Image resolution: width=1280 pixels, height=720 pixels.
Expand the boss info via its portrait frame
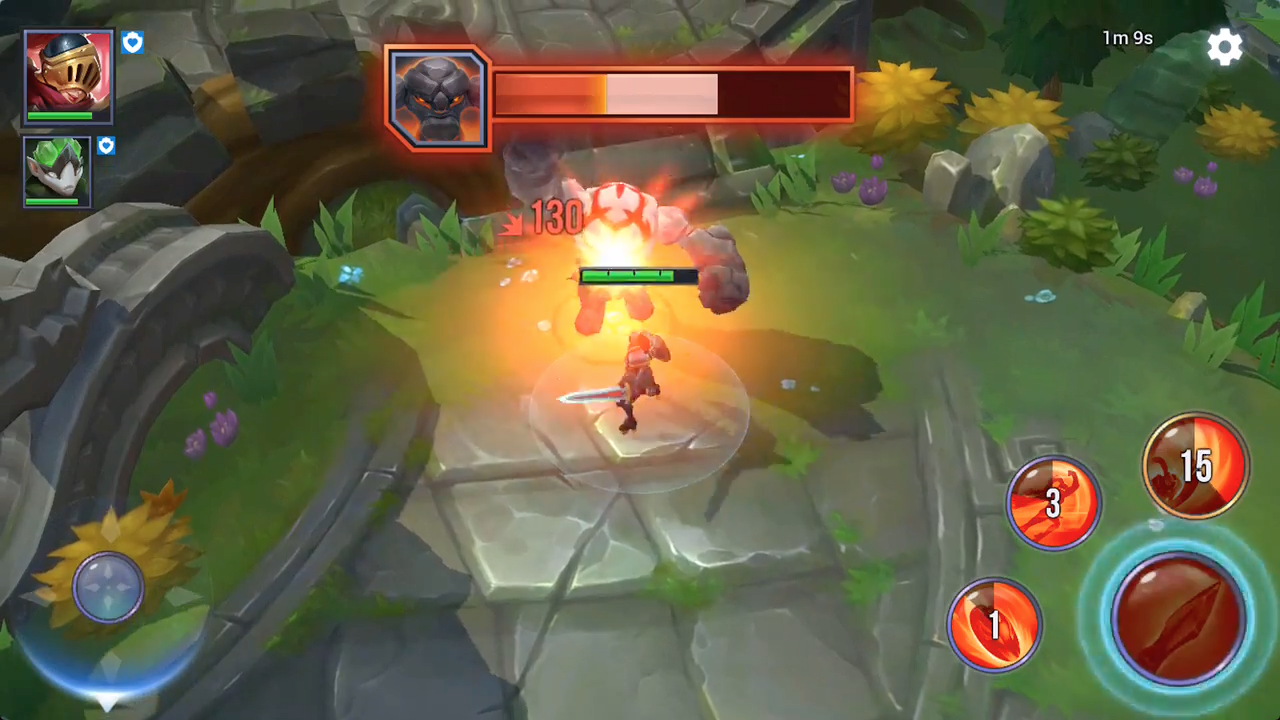coord(437,95)
